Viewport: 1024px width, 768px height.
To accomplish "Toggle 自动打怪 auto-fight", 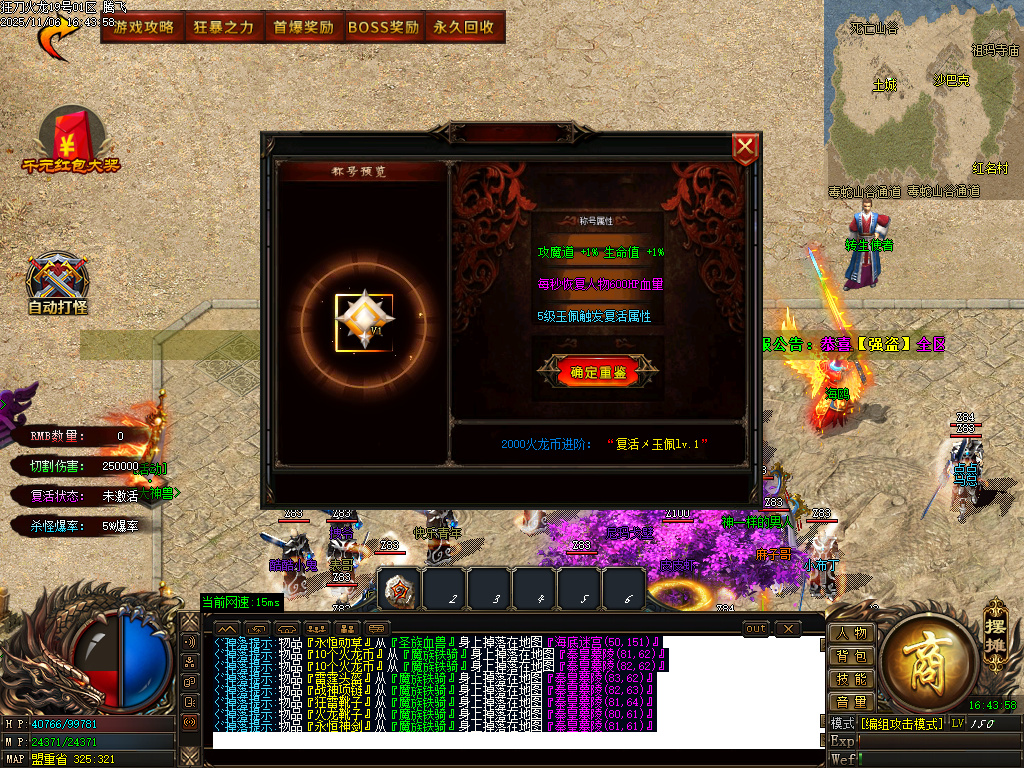I will point(58,284).
